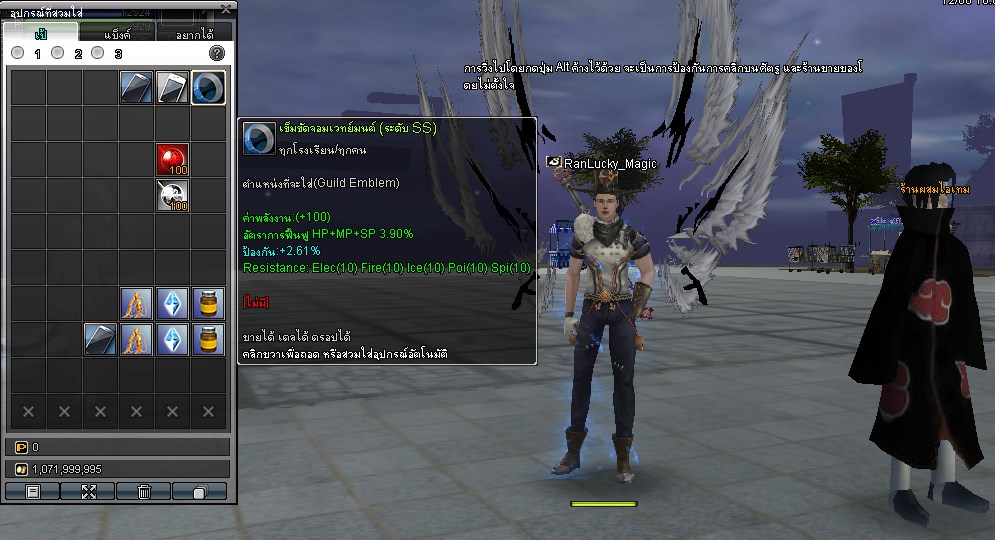Switch to the อยากได้ wishlist tab
995x540 pixels.
click(x=194, y=33)
